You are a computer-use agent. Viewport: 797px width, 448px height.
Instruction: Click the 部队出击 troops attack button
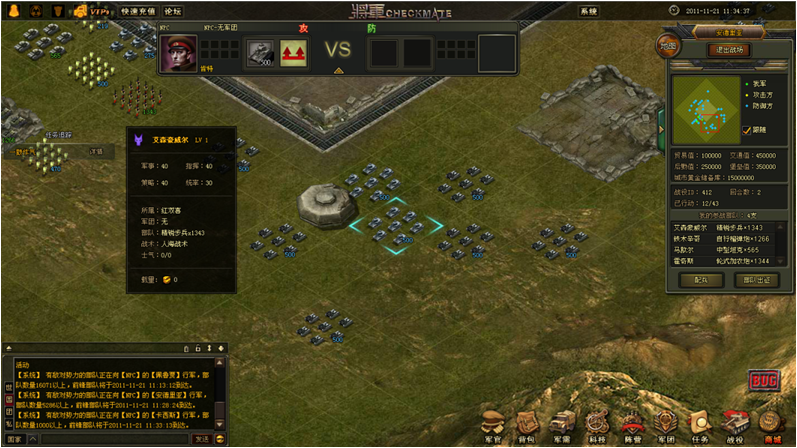pos(757,280)
